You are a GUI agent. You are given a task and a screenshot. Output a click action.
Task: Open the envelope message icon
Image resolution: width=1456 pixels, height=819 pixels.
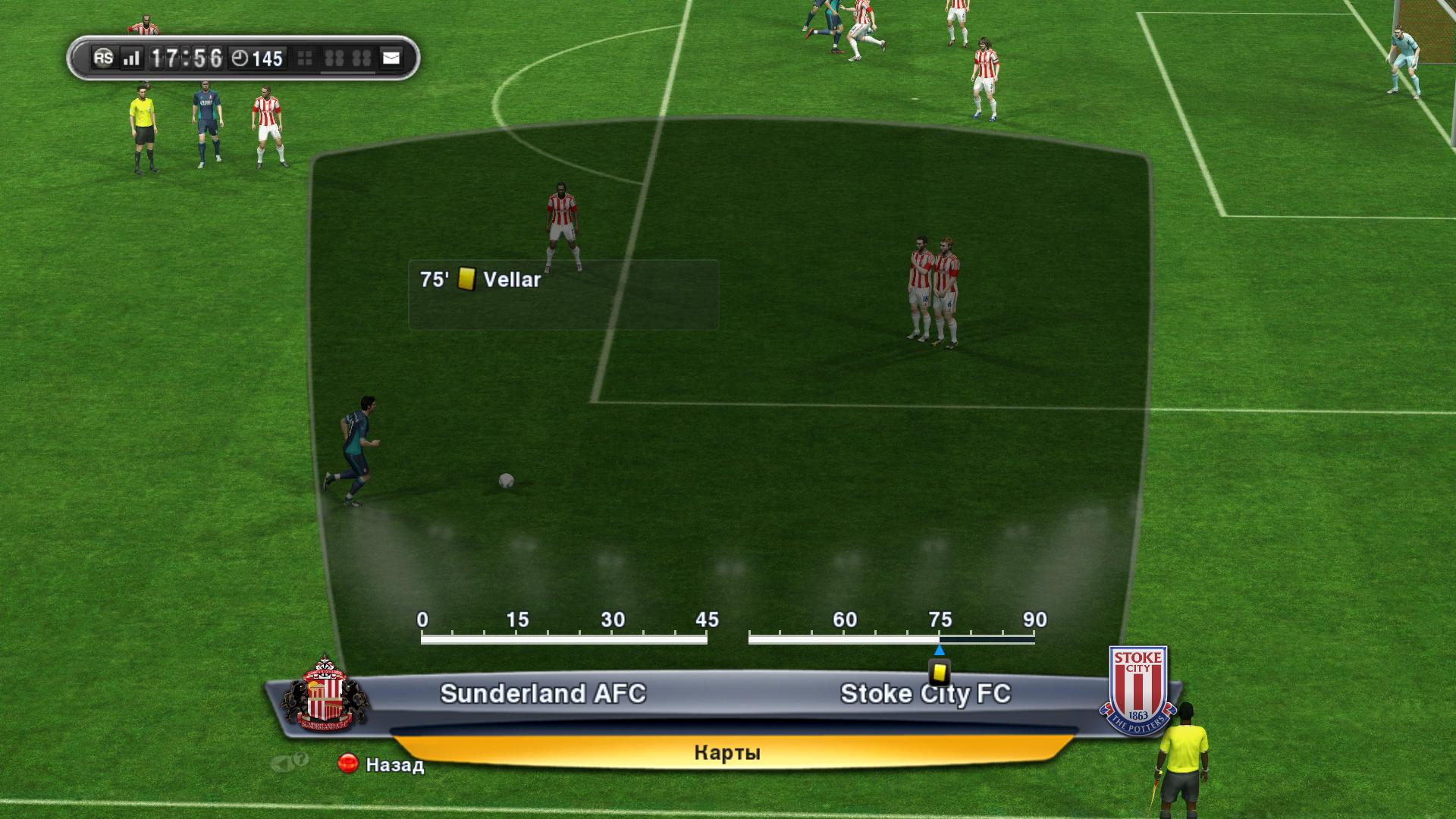click(391, 58)
